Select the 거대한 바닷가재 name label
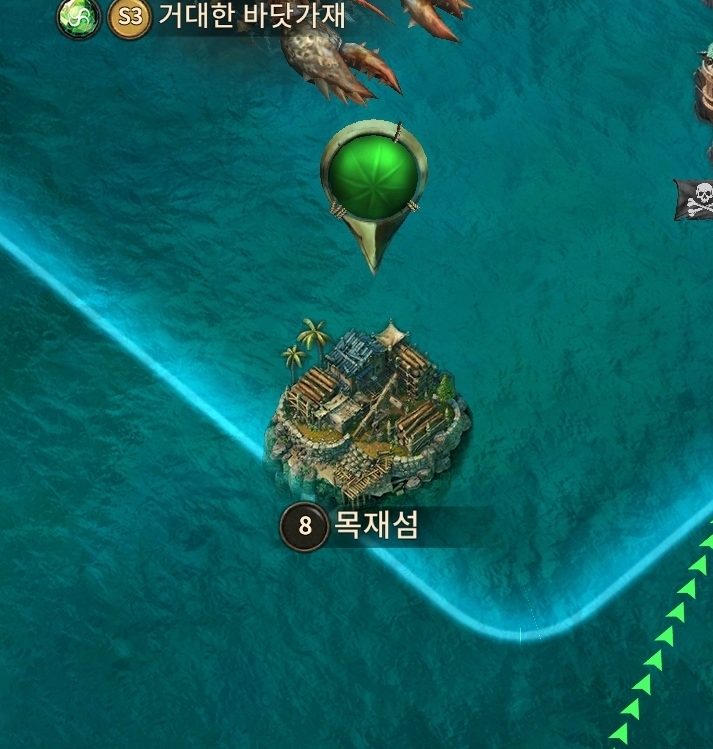The height and width of the screenshot is (749, 713). click(x=252, y=16)
